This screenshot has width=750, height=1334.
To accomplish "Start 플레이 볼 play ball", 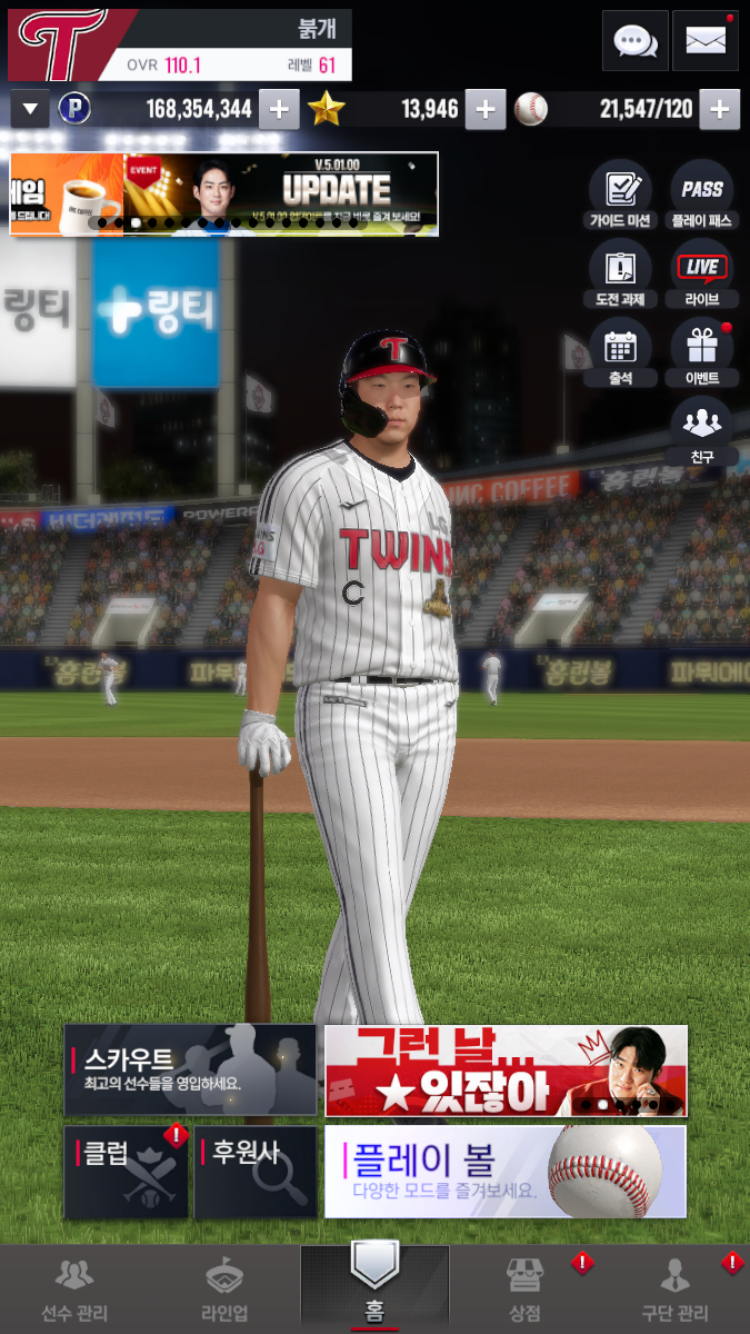I will [x=505, y=1172].
